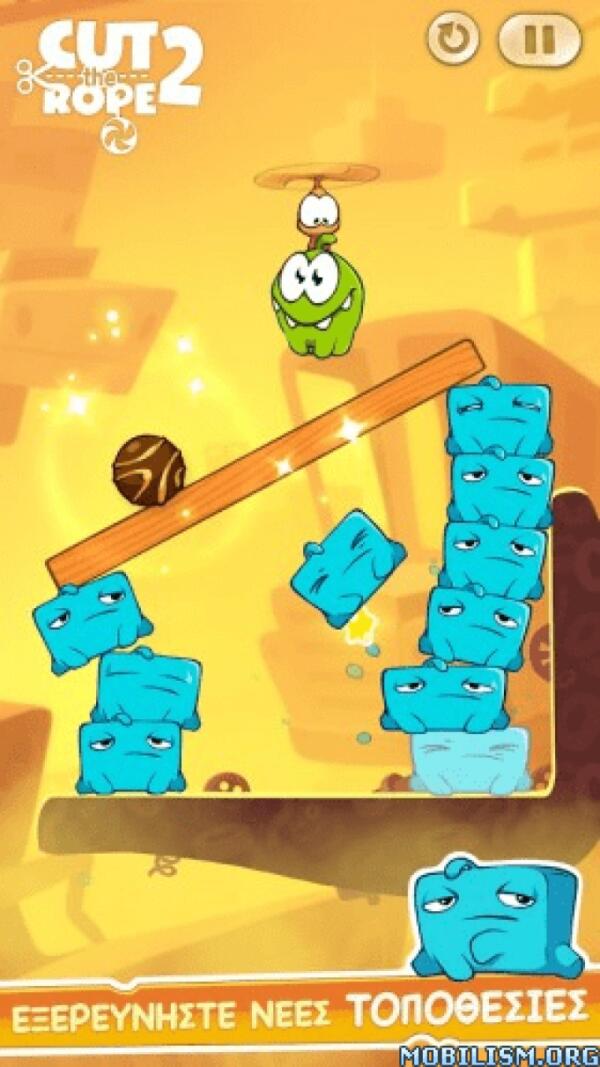Restart the level with the circular arrow button
The height and width of the screenshot is (1067, 600).
(454, 41)
